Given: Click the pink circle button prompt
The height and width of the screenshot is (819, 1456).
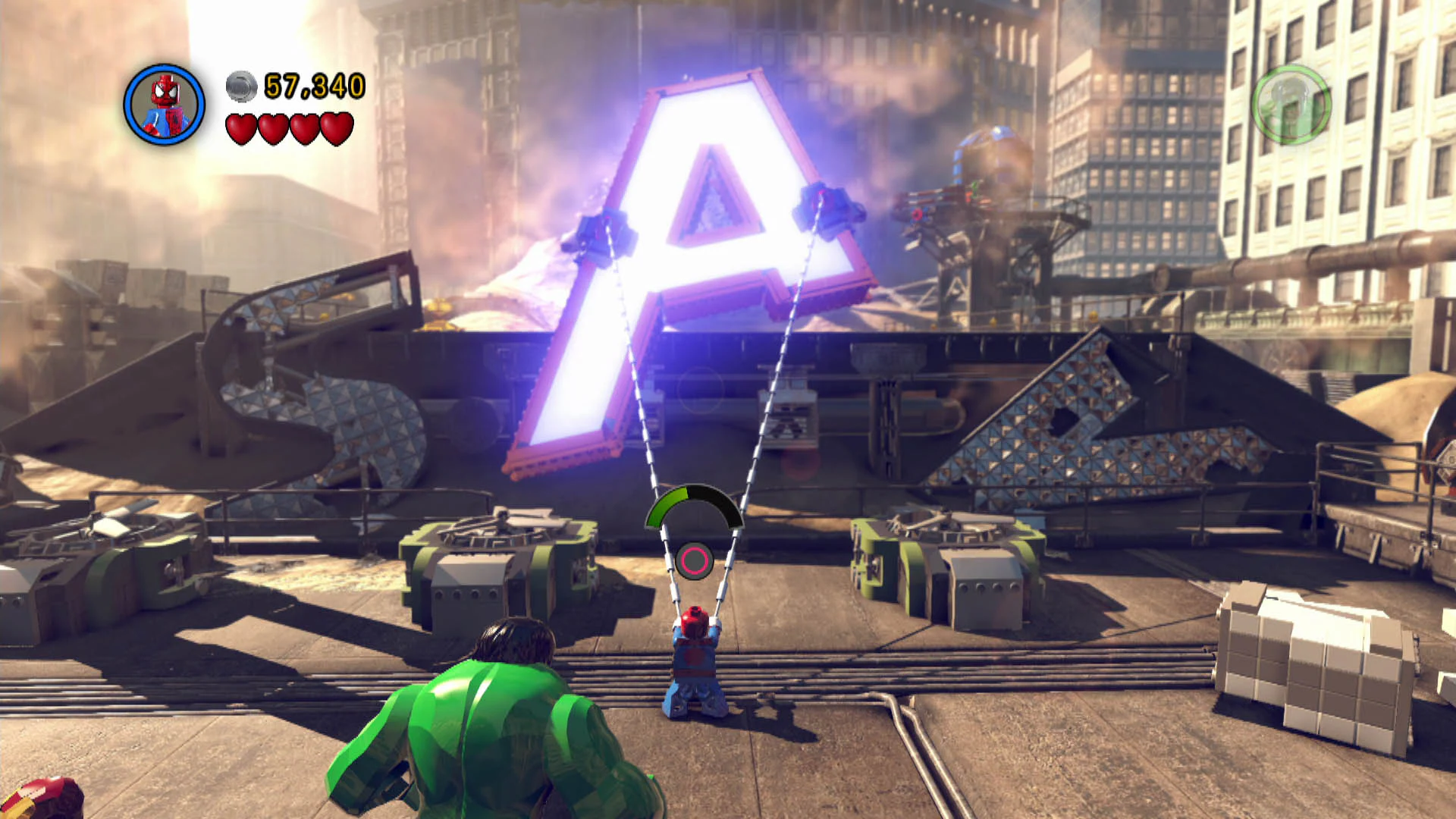Looking at the screenshot, I should tap(695, 561).
